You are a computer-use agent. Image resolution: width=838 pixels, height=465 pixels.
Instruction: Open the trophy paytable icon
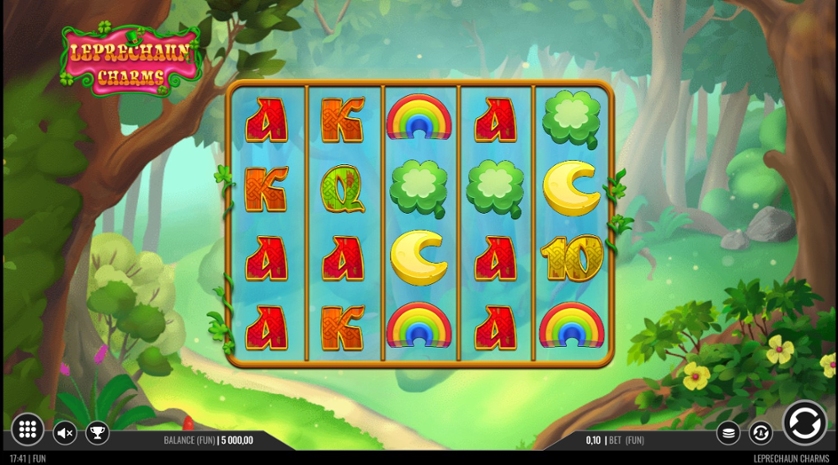coord(97,432)
